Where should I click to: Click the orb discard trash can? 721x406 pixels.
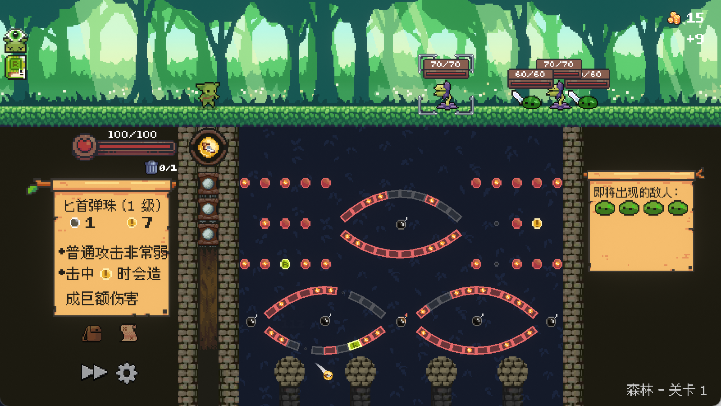pyautogui.click(x=151, y=167)
